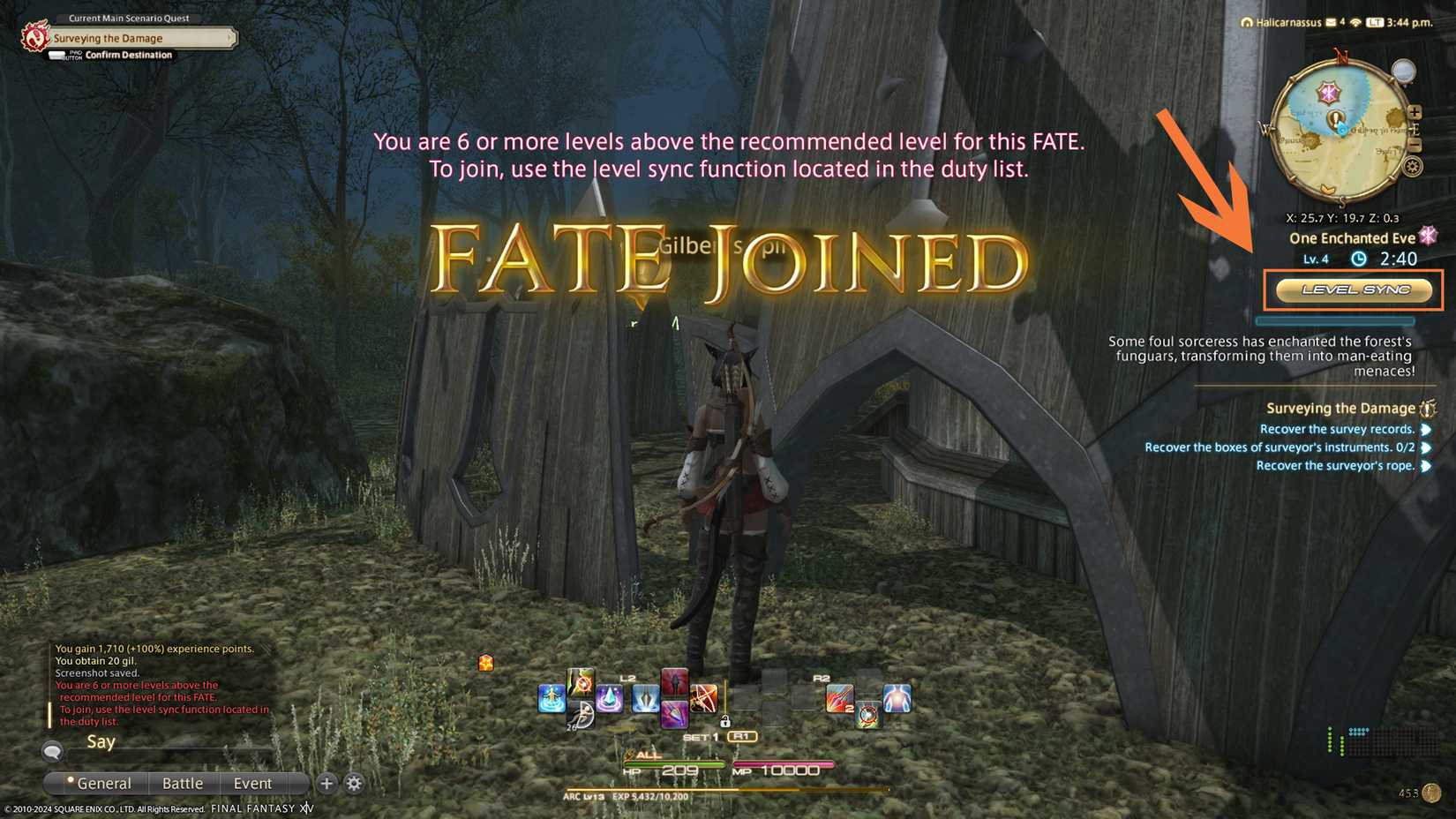Viewport: 1456px width, 819px height.
Task: Switch to the Event chat tab
Action: 252,784
